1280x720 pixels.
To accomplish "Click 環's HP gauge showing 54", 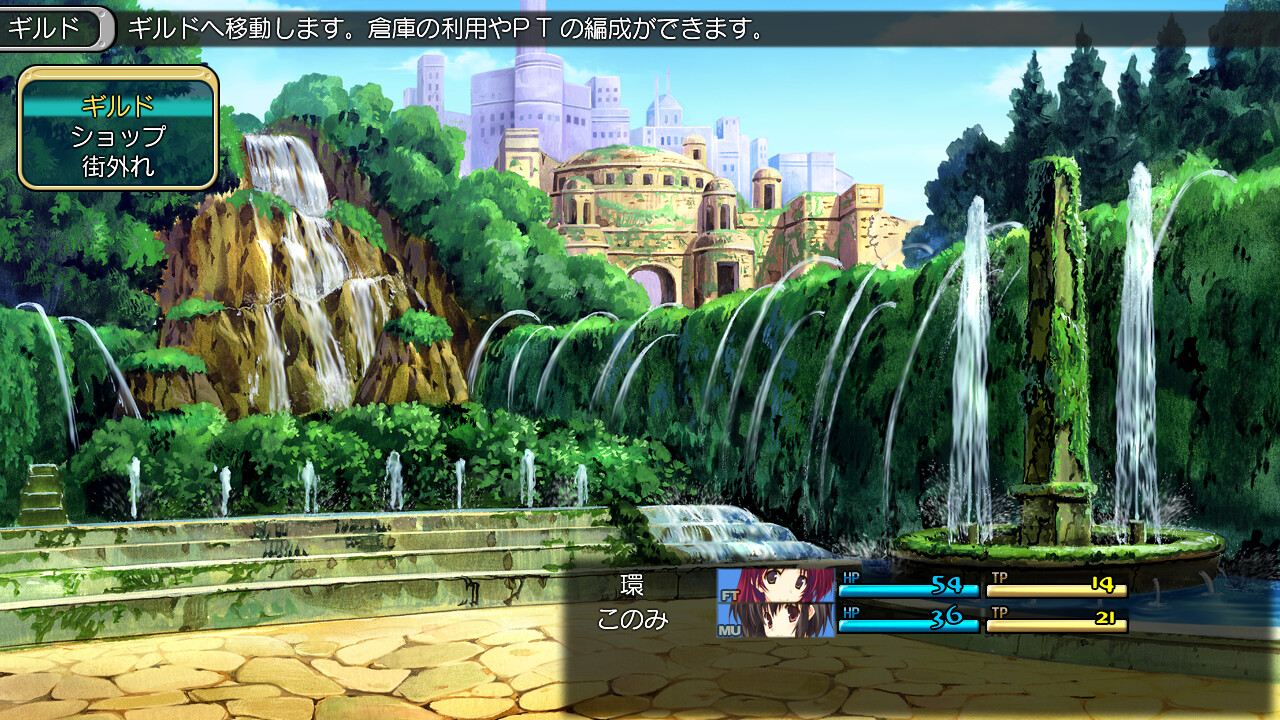I will [x=908, y=589].
